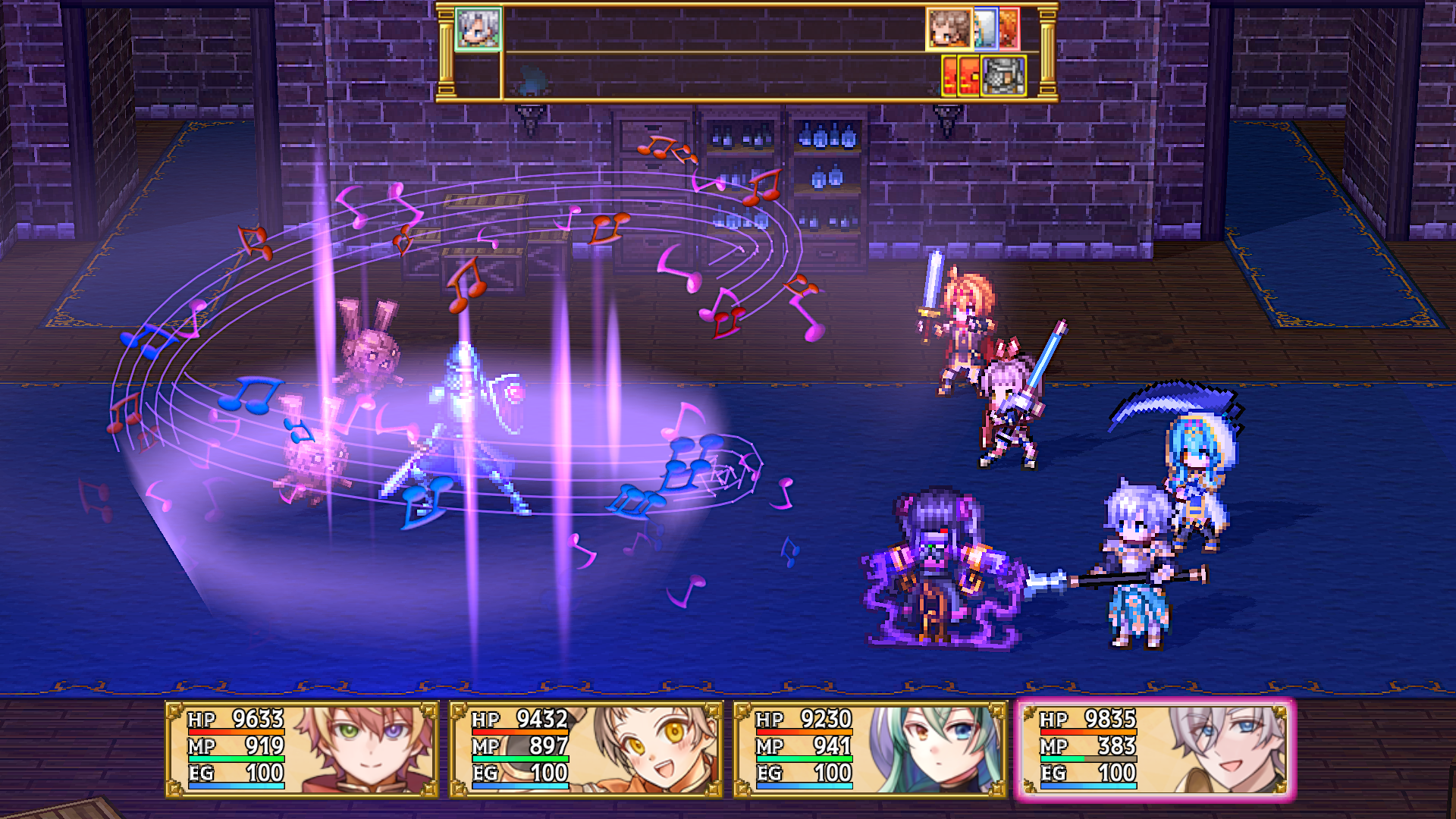Select the blue-framed portrait beside the orange one

[986, 29]
